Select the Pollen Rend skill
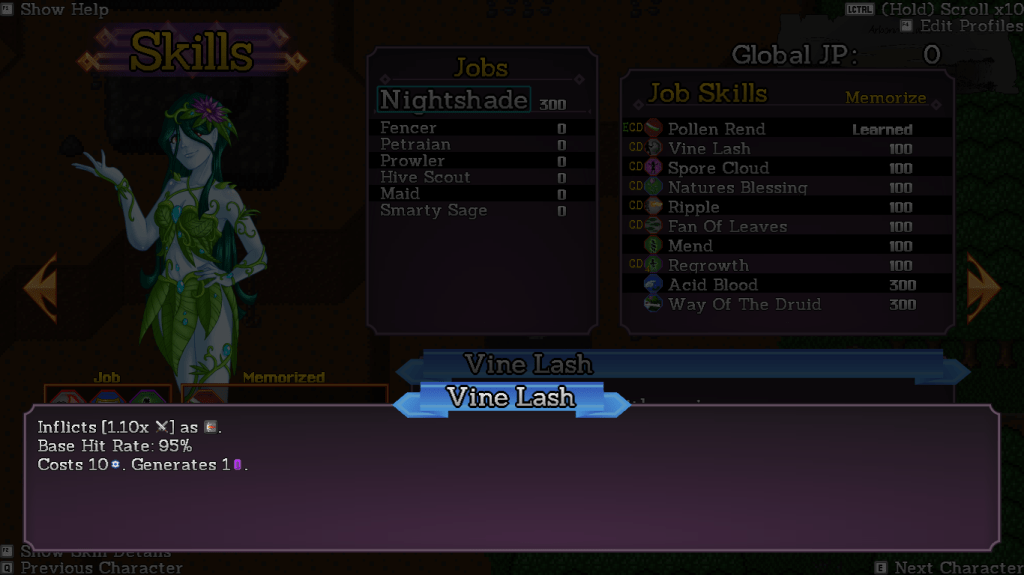The width and height of the screenshot is (1024, 575). [x=716, y=129]
